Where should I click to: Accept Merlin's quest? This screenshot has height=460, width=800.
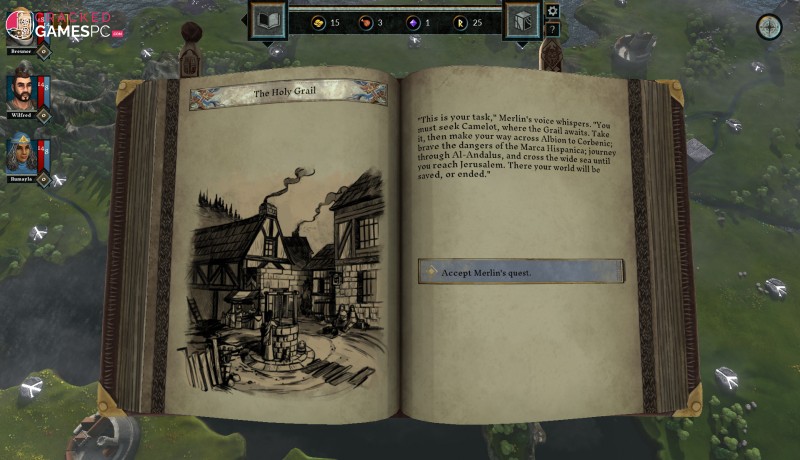(x=520, y=272)
